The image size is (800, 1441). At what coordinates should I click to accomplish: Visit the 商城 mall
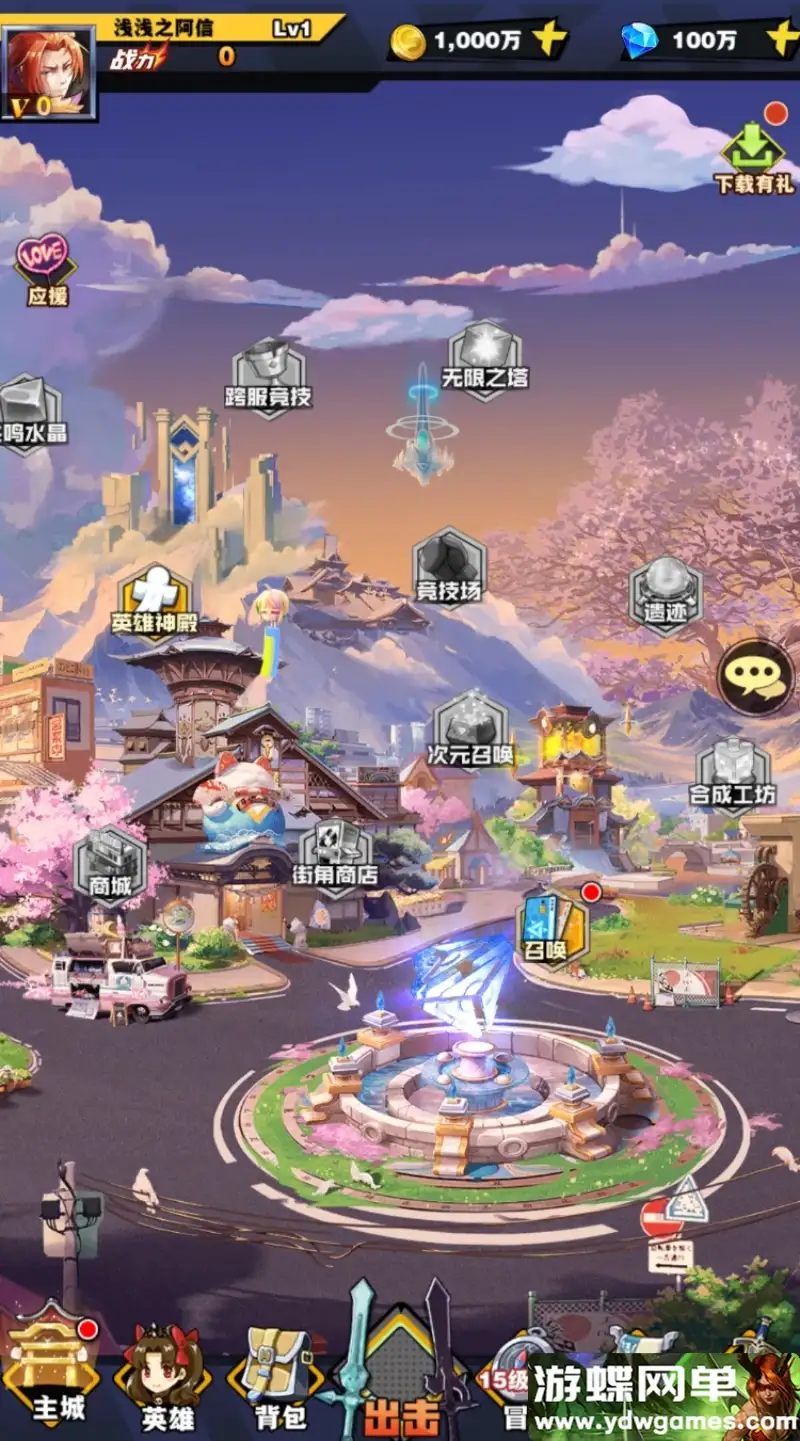tap(110, 864)
